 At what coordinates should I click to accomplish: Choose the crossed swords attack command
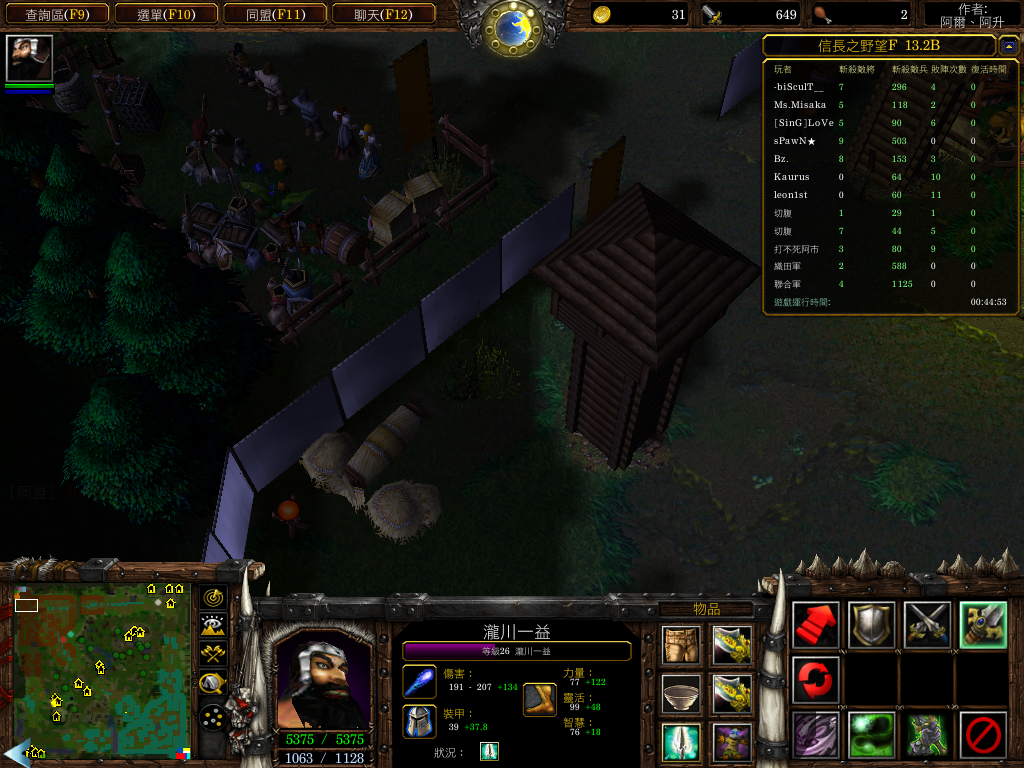point(927,625)
